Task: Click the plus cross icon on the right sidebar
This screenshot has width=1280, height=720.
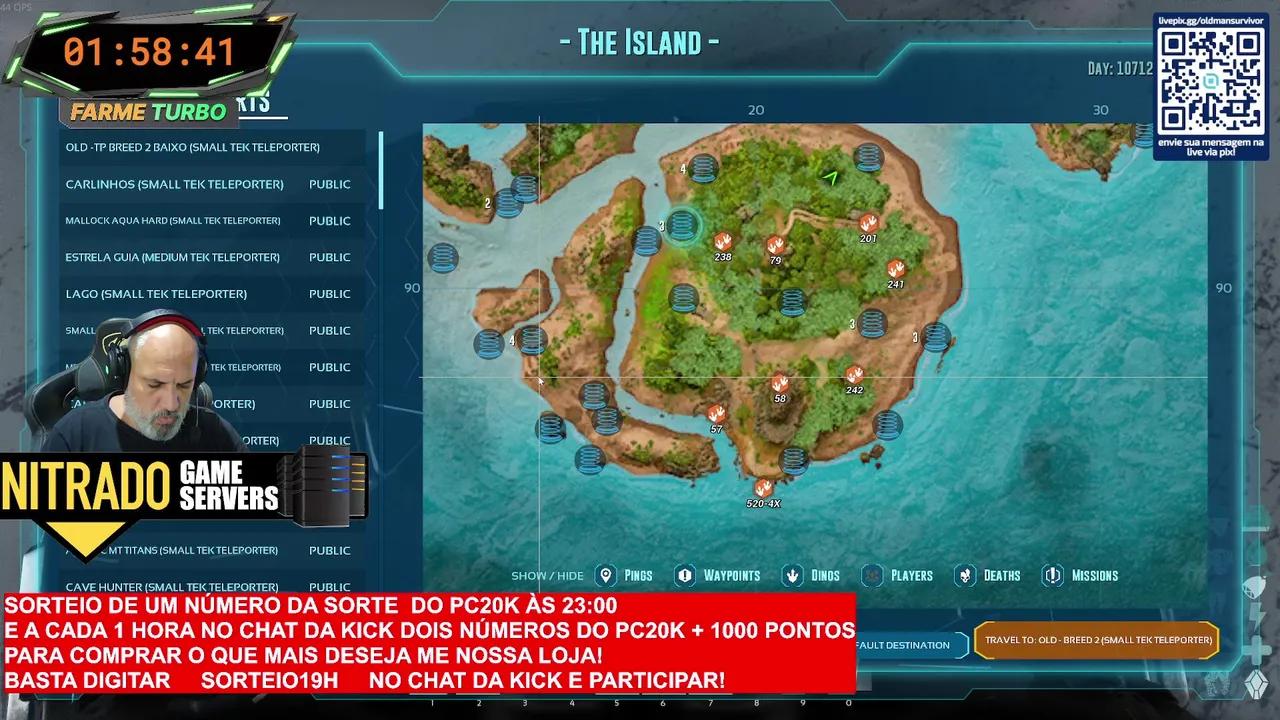Action: (x=1257, y=648)
